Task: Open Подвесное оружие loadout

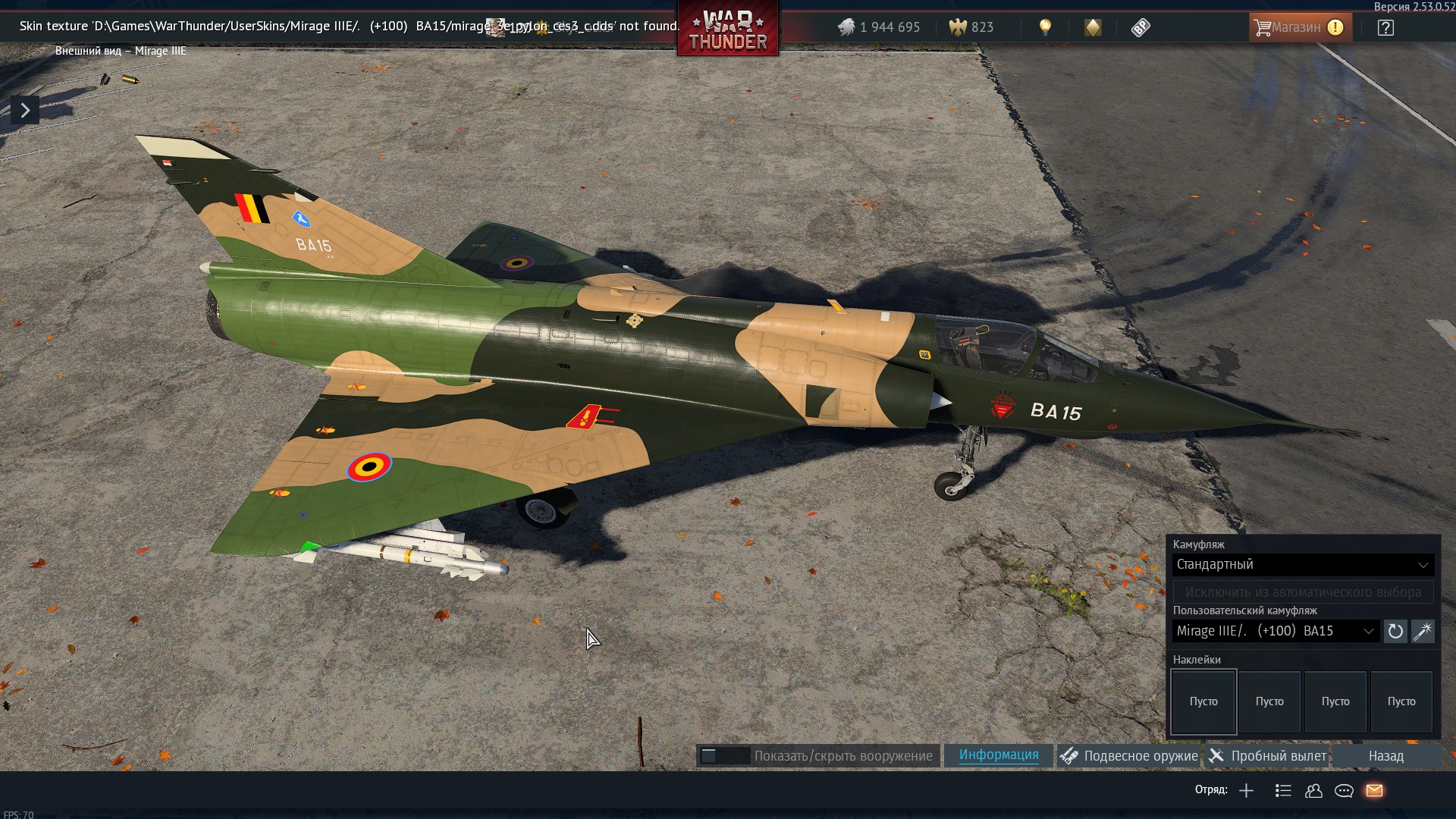Action: pyautogui.click(x=1129, y=756)
